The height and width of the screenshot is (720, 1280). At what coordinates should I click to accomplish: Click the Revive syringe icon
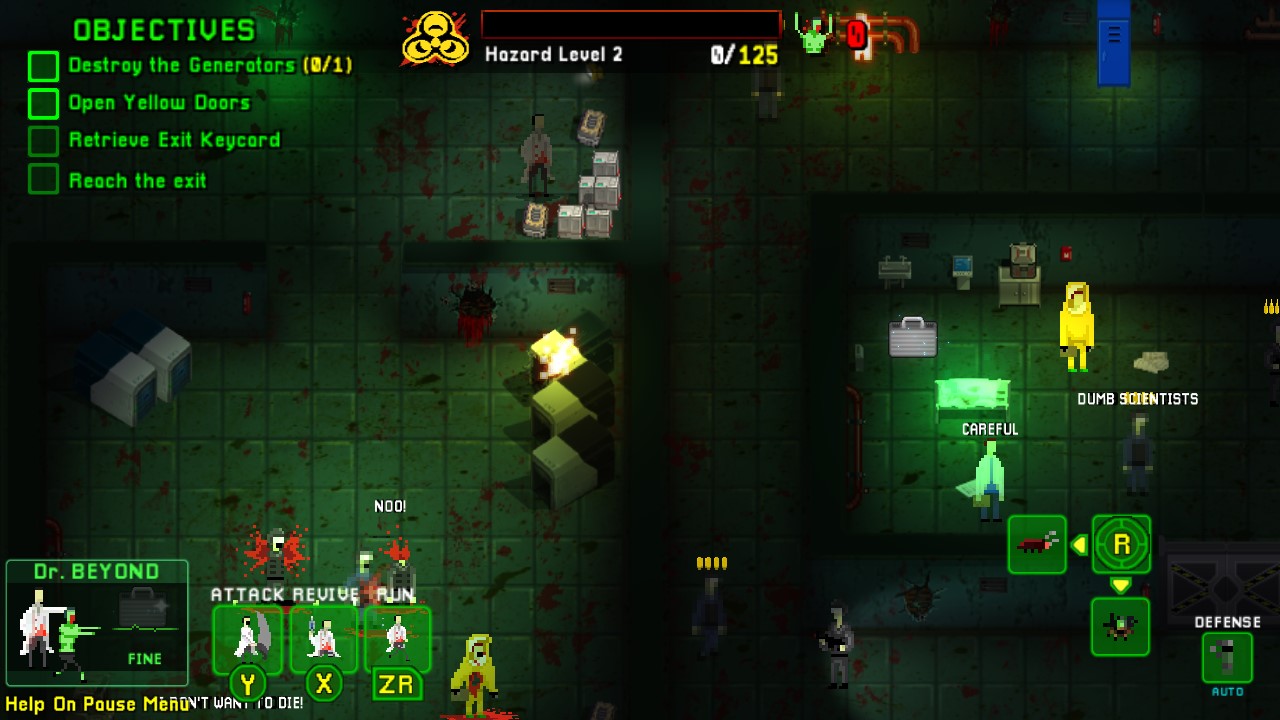pyautogui.click(x=323, y=638)
